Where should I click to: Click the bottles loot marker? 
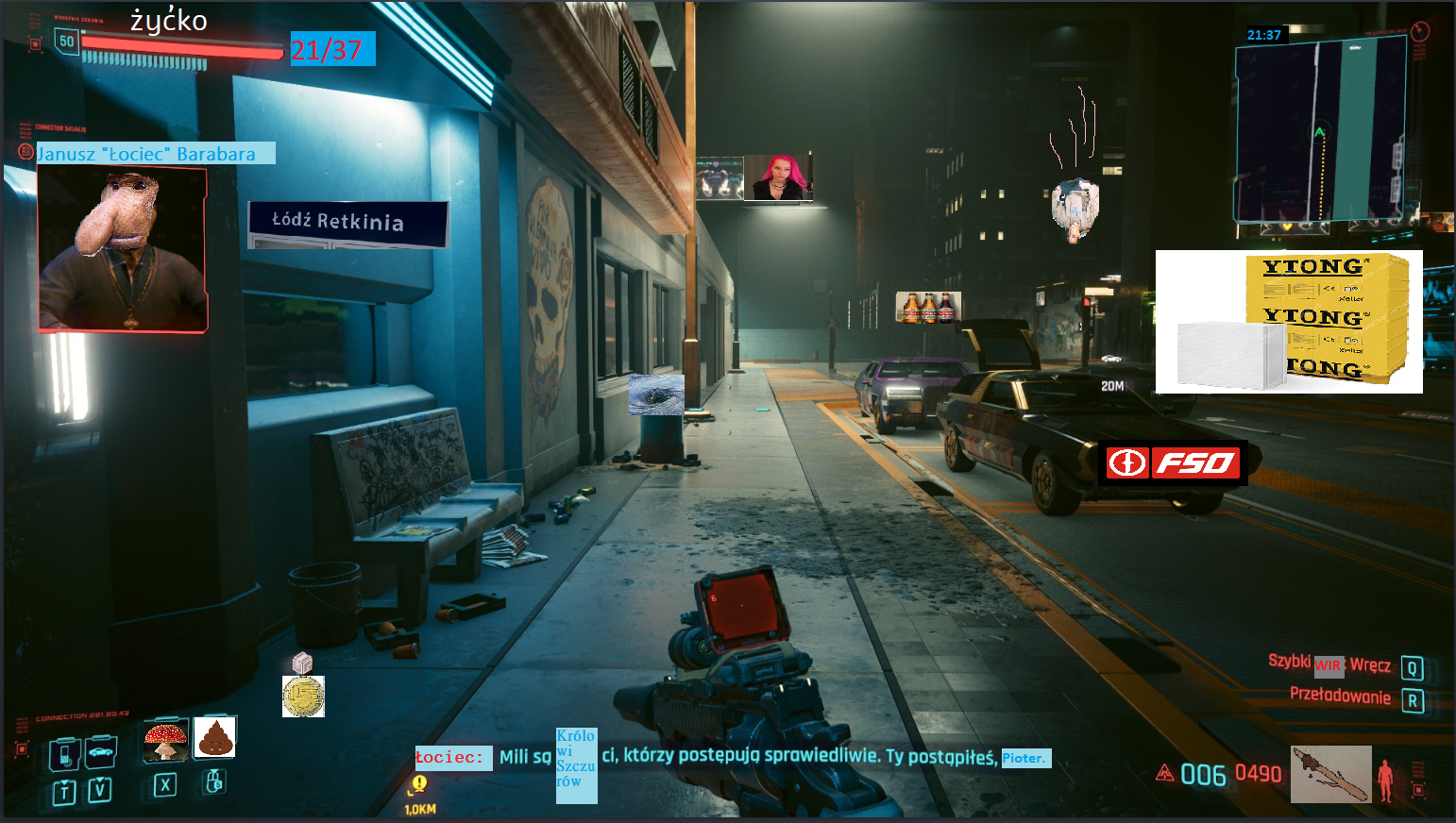tap(928, 308)
